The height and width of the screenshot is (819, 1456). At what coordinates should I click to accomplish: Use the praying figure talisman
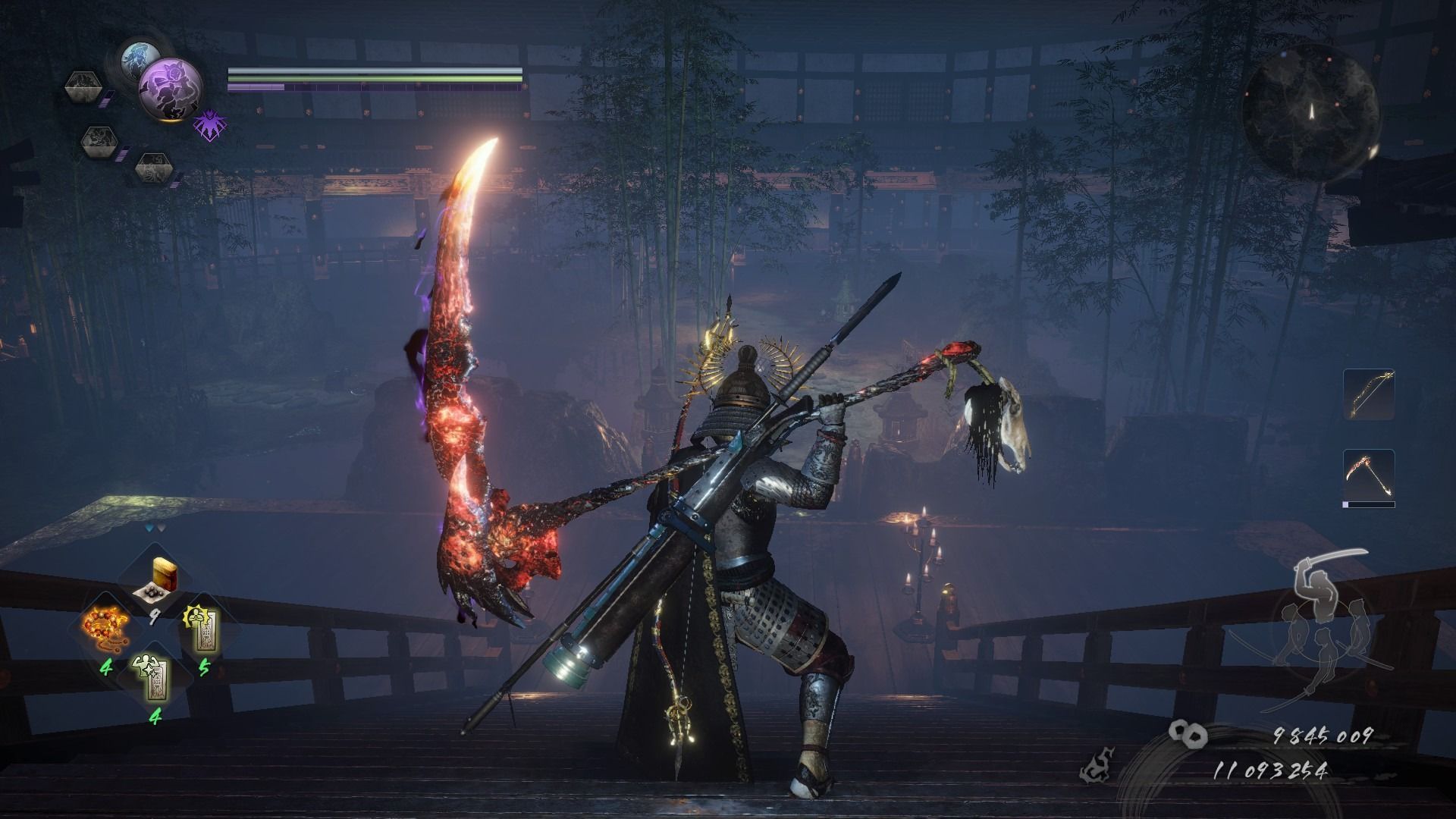[201, 631]
